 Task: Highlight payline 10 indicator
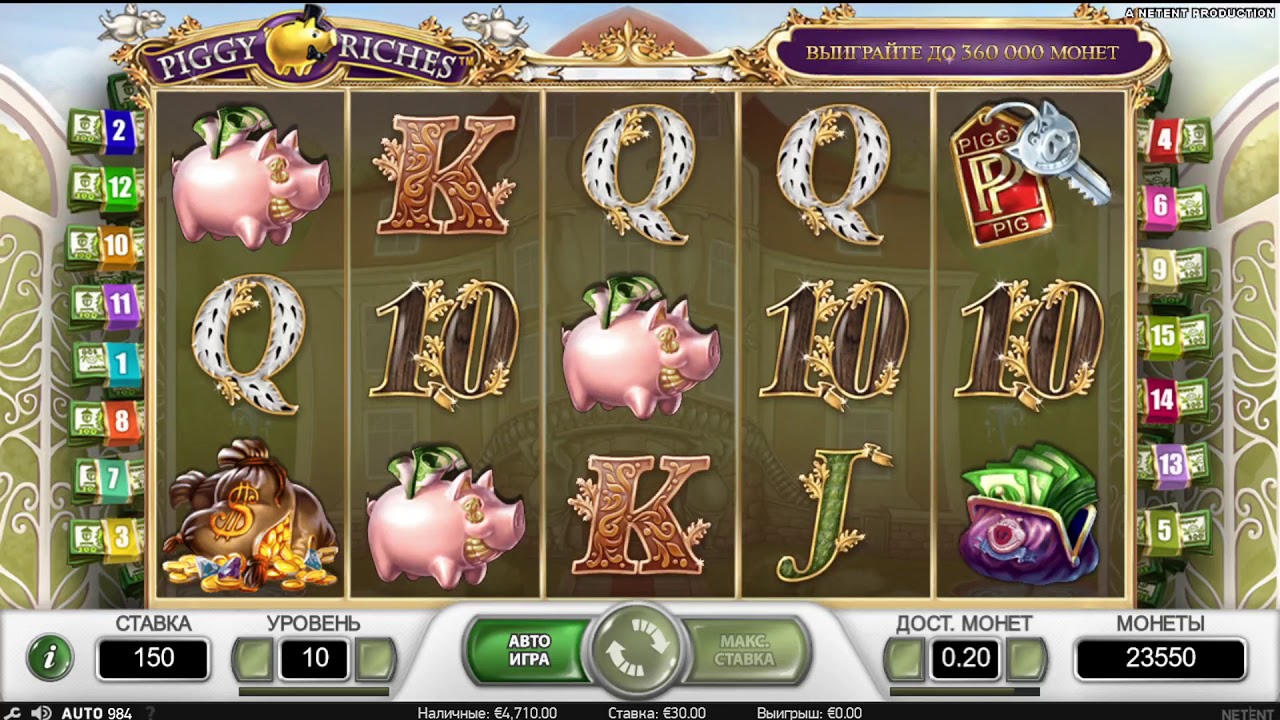116,244
